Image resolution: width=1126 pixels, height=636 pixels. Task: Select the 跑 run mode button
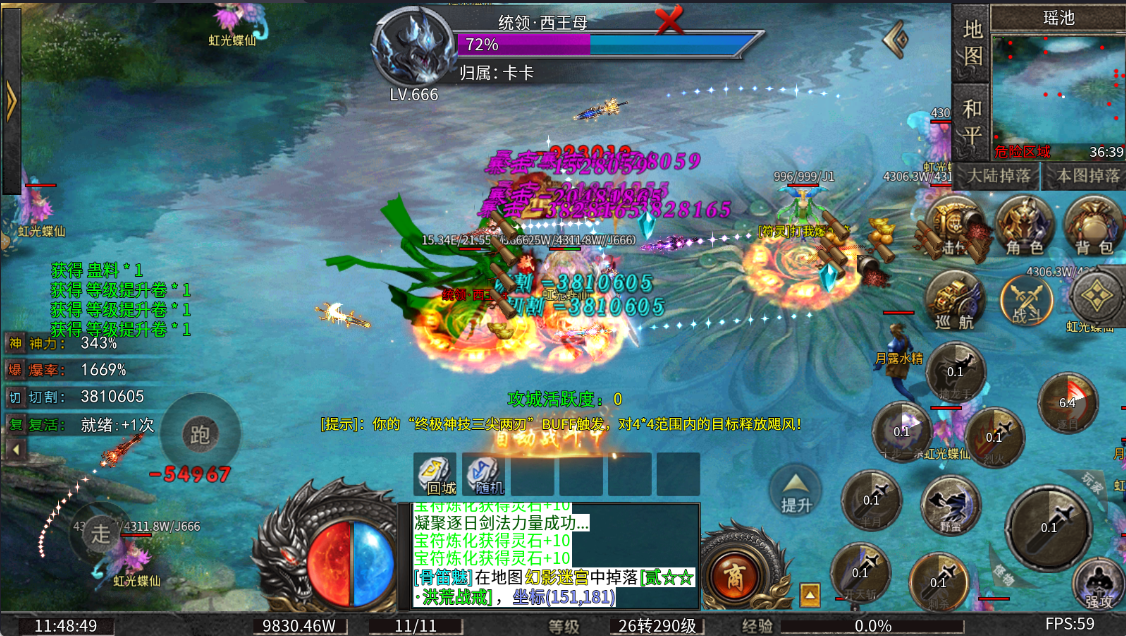(x=200, y=433)
